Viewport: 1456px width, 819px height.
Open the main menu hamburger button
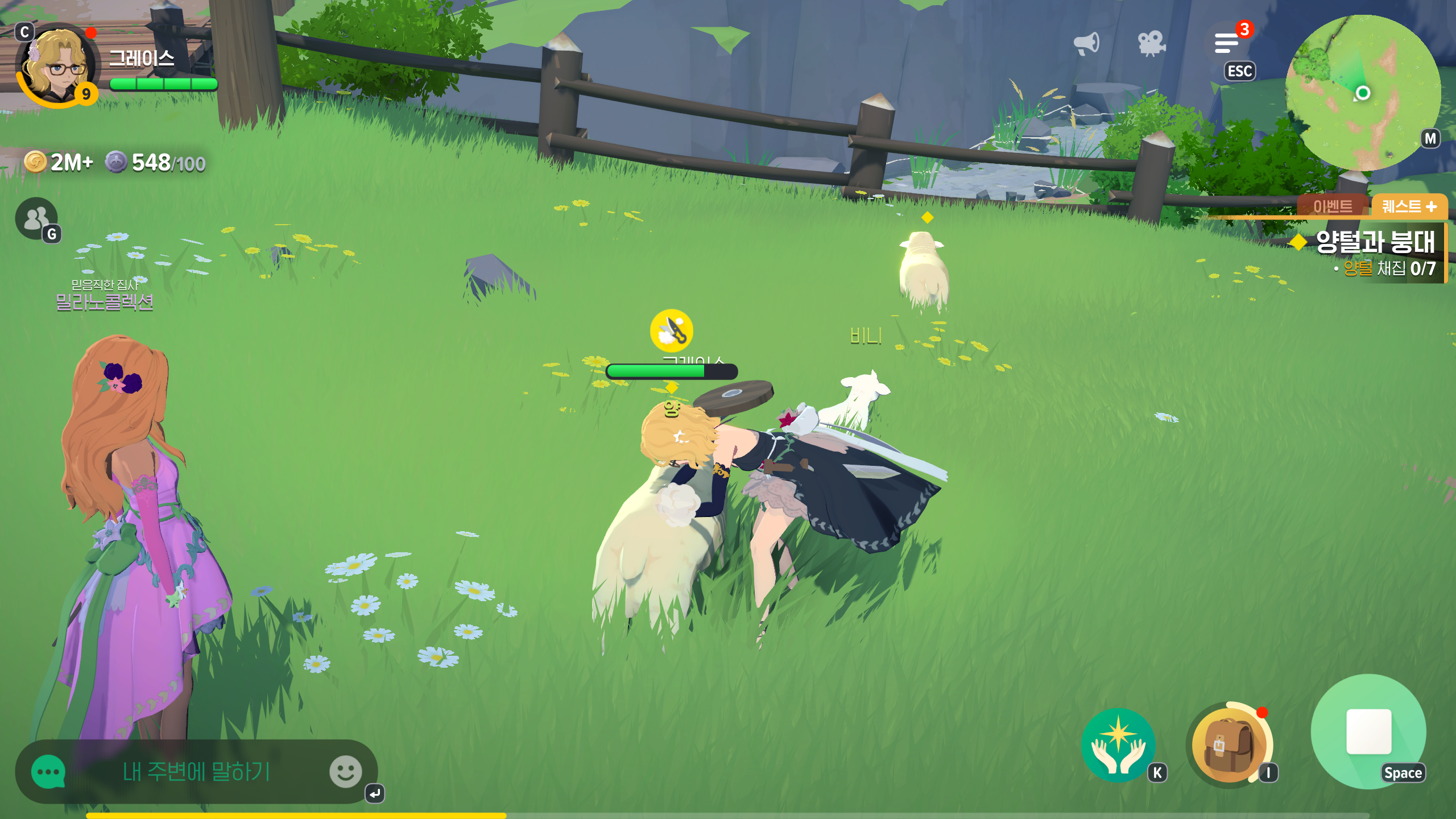click(x=1227, y=43)
